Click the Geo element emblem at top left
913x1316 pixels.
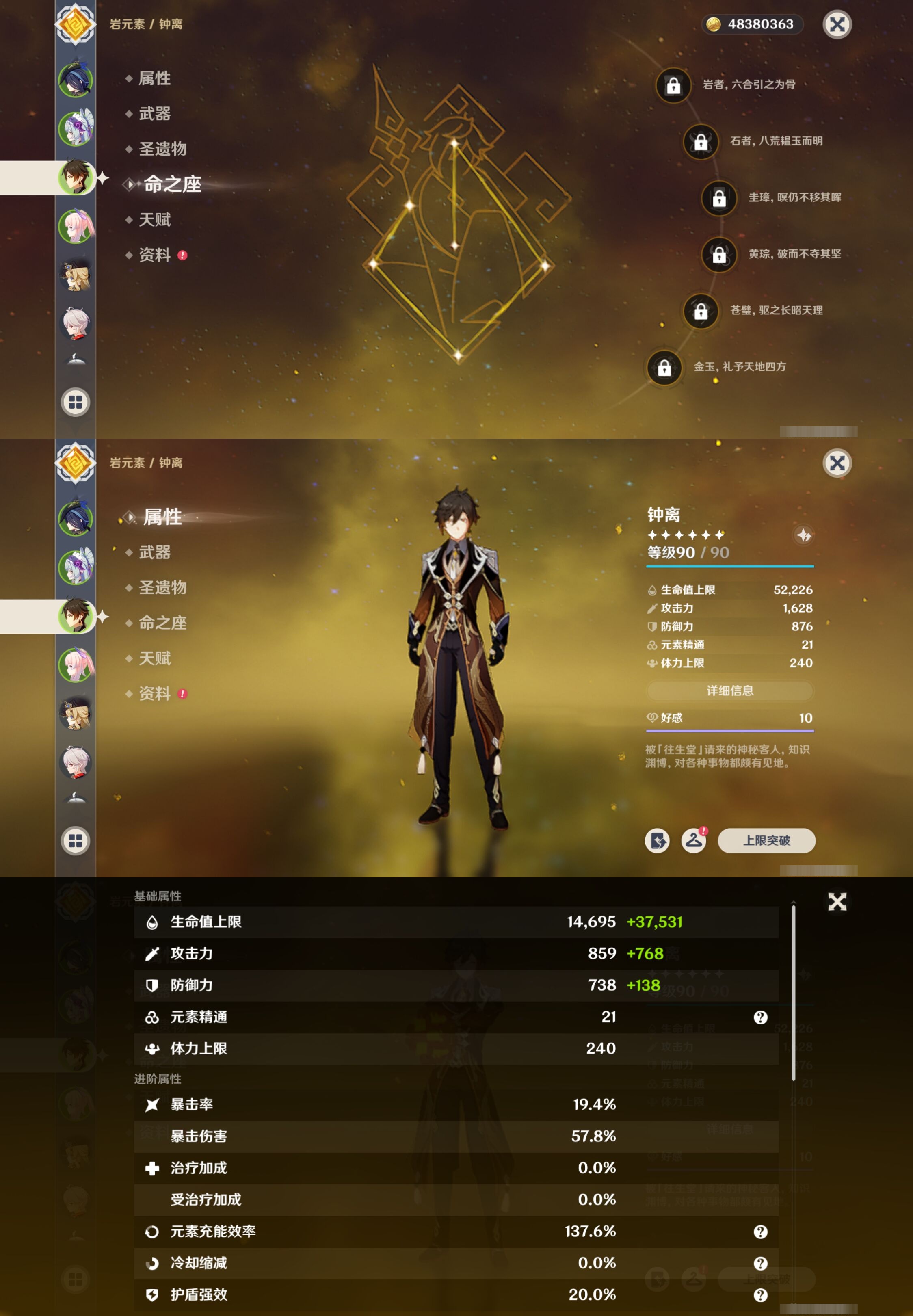pyautogui.click(x=75, y=25)
